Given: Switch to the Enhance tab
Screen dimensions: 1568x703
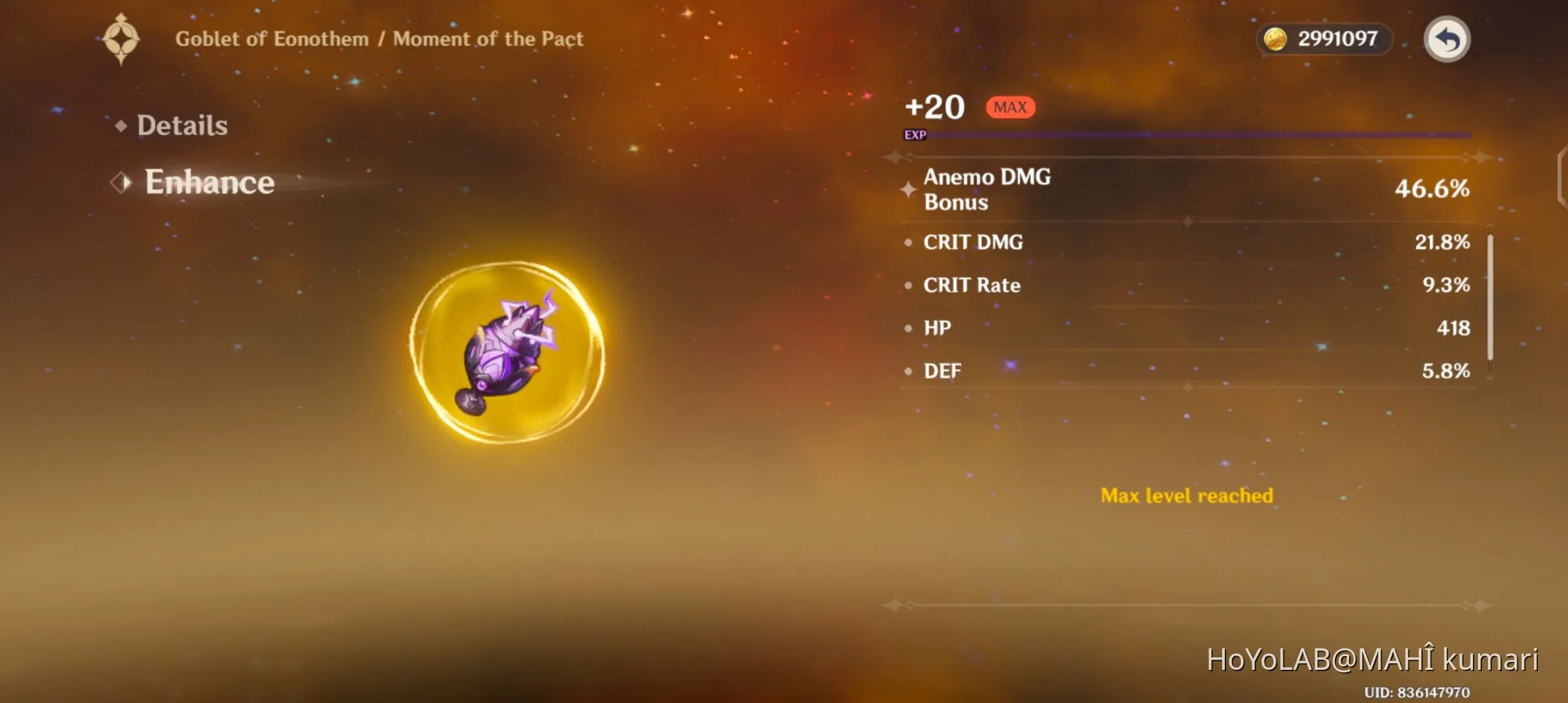Looking at the screenshot, I should coord(208,182).
